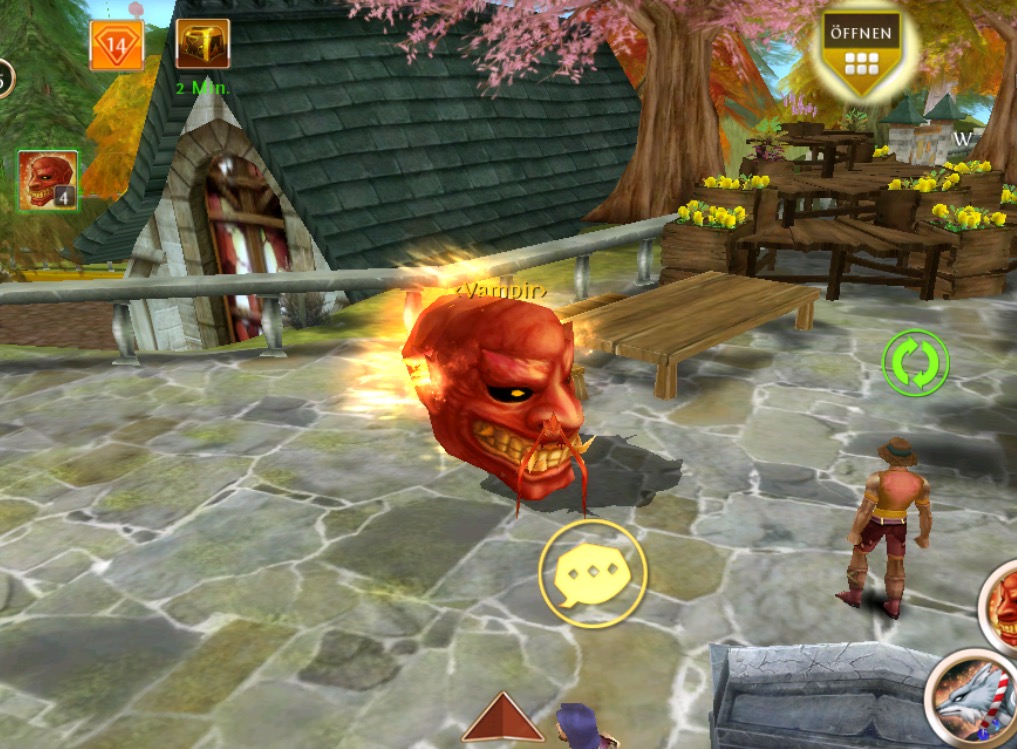Open the golden treasure chest timer icon

tap(203, 45)
